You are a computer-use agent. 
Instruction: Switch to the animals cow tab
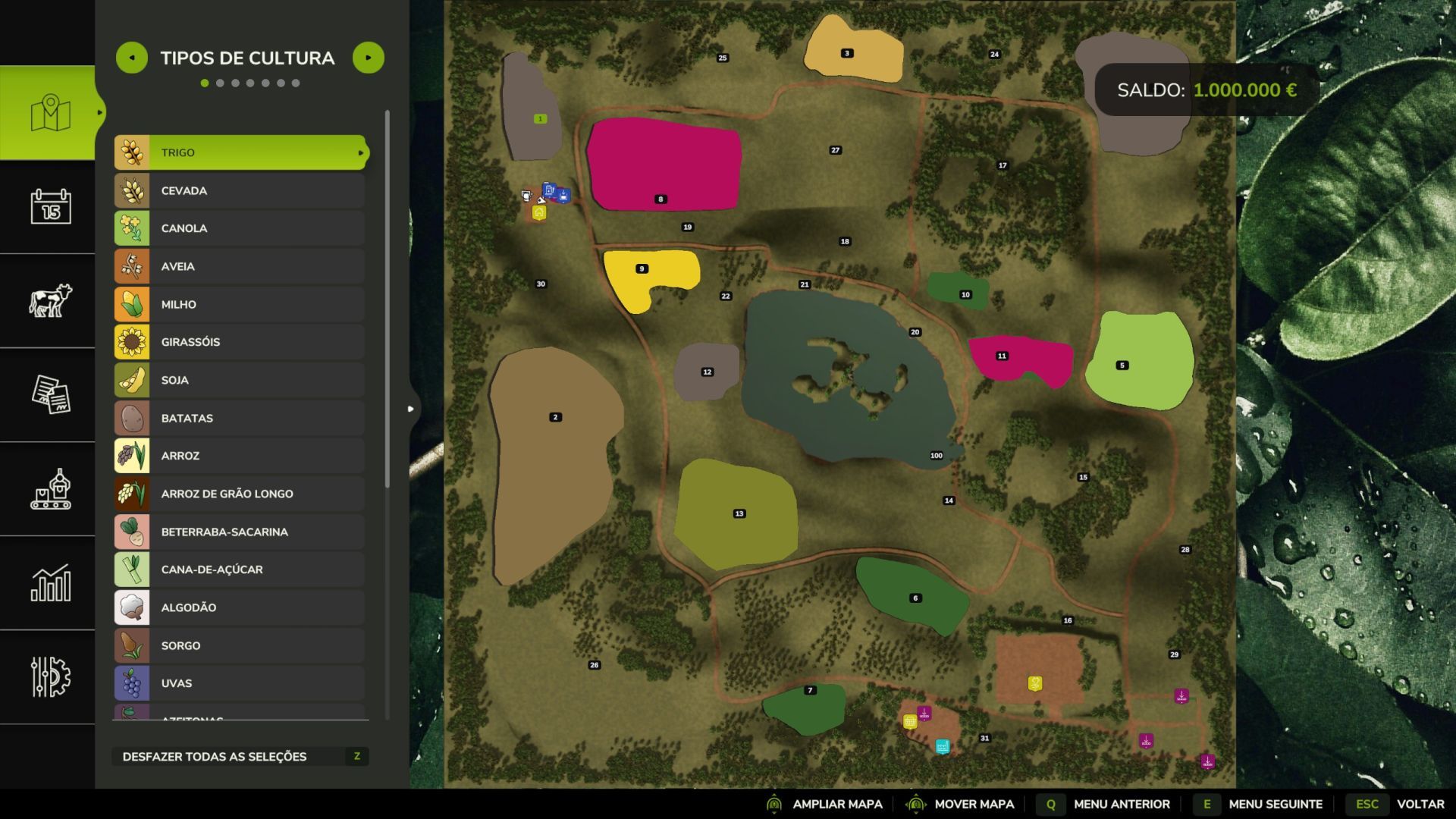click(x=50, y=300)
